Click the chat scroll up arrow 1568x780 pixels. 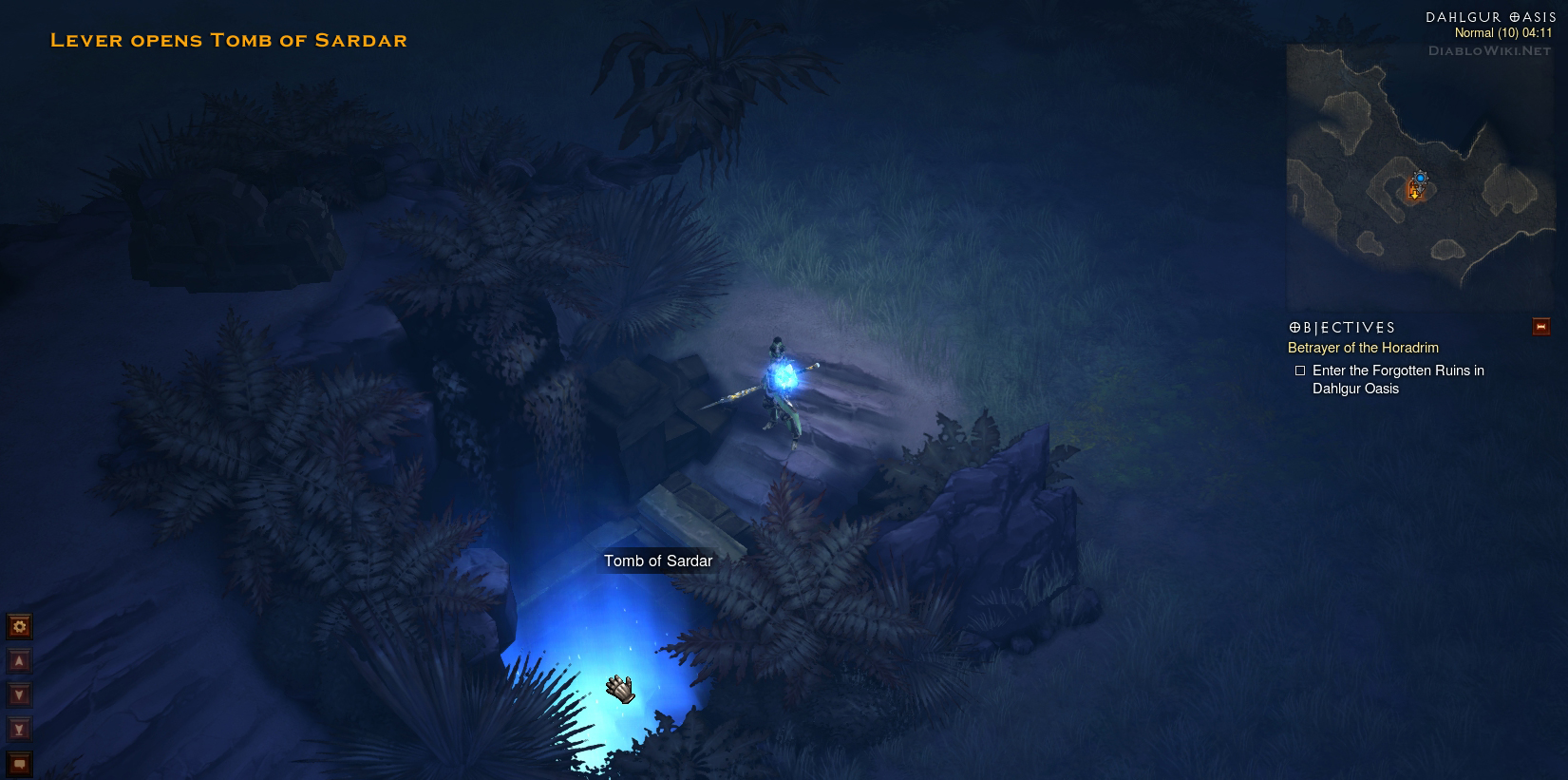pos(19,660)
